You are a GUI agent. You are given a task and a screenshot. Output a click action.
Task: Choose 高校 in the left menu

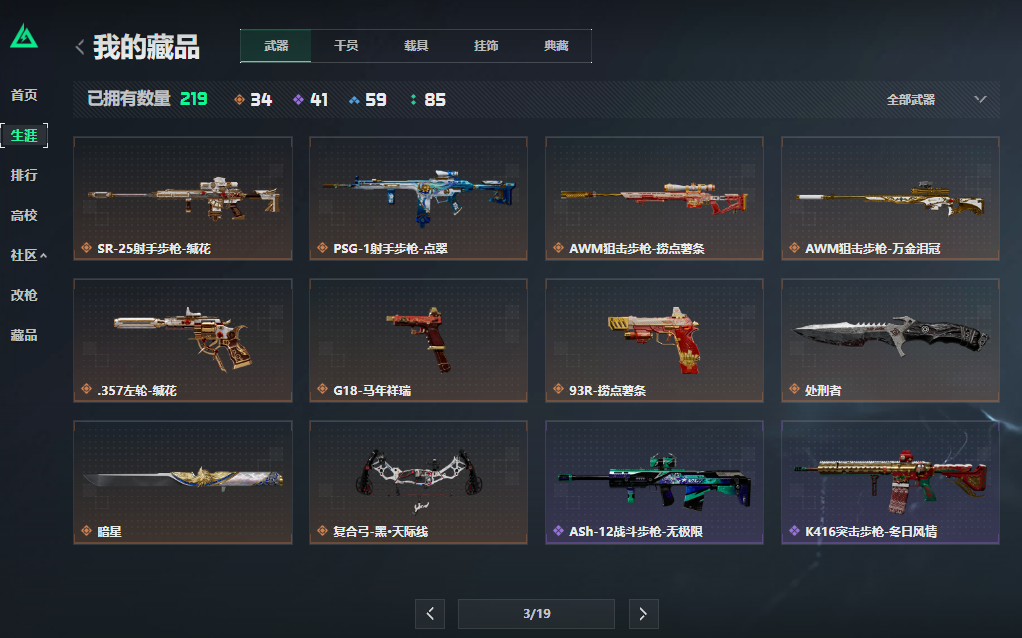(x=24, y=215)
